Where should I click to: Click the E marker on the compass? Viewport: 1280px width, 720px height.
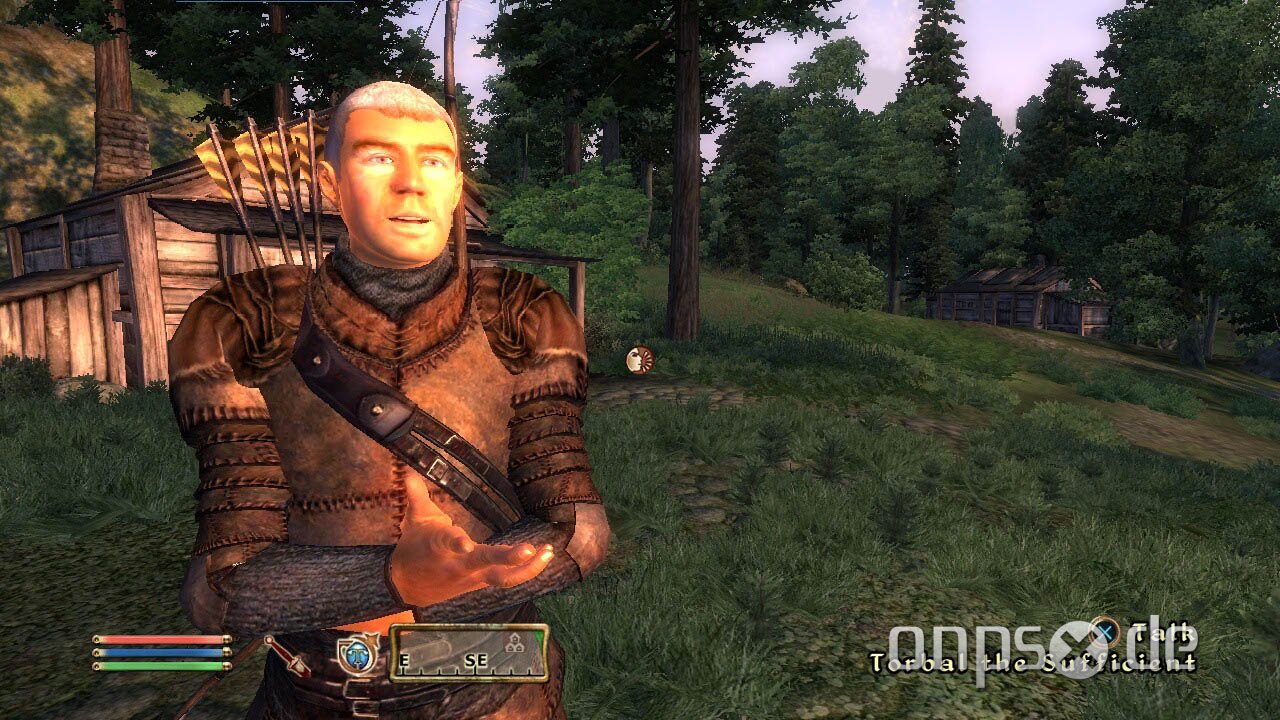(x=405, y=661)
